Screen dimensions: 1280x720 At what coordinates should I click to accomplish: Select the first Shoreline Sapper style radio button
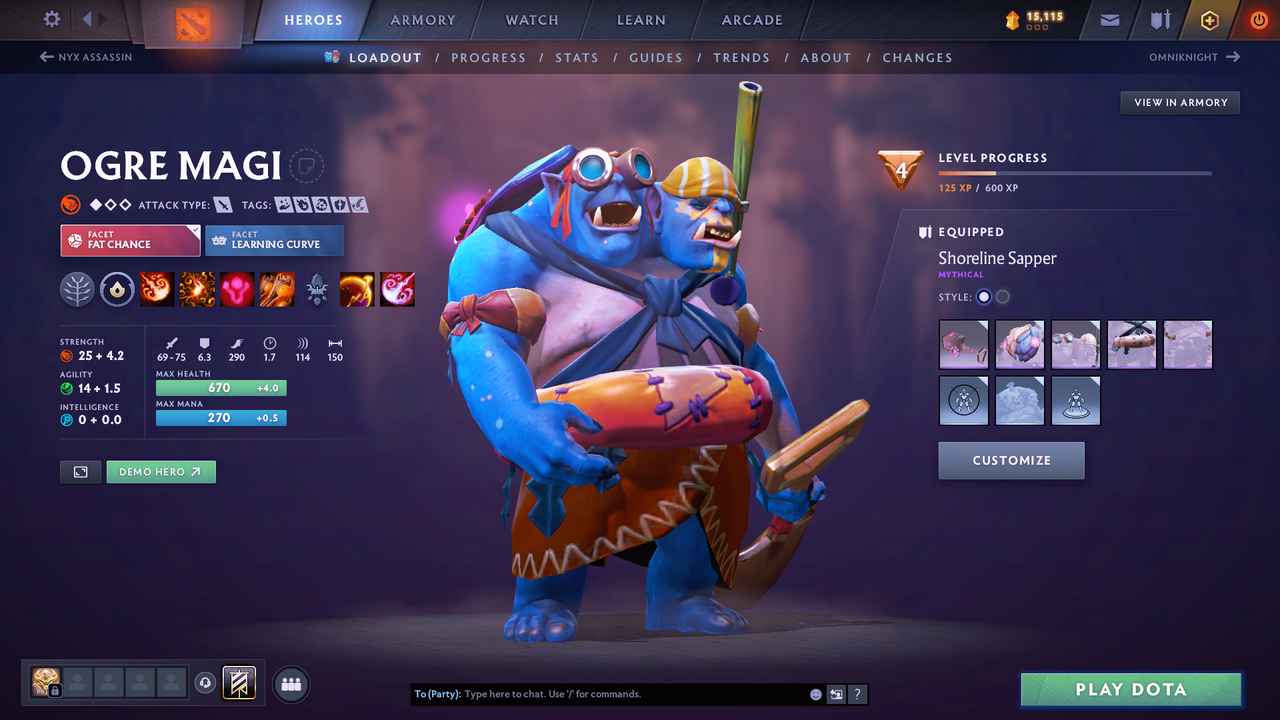(983, 296)
